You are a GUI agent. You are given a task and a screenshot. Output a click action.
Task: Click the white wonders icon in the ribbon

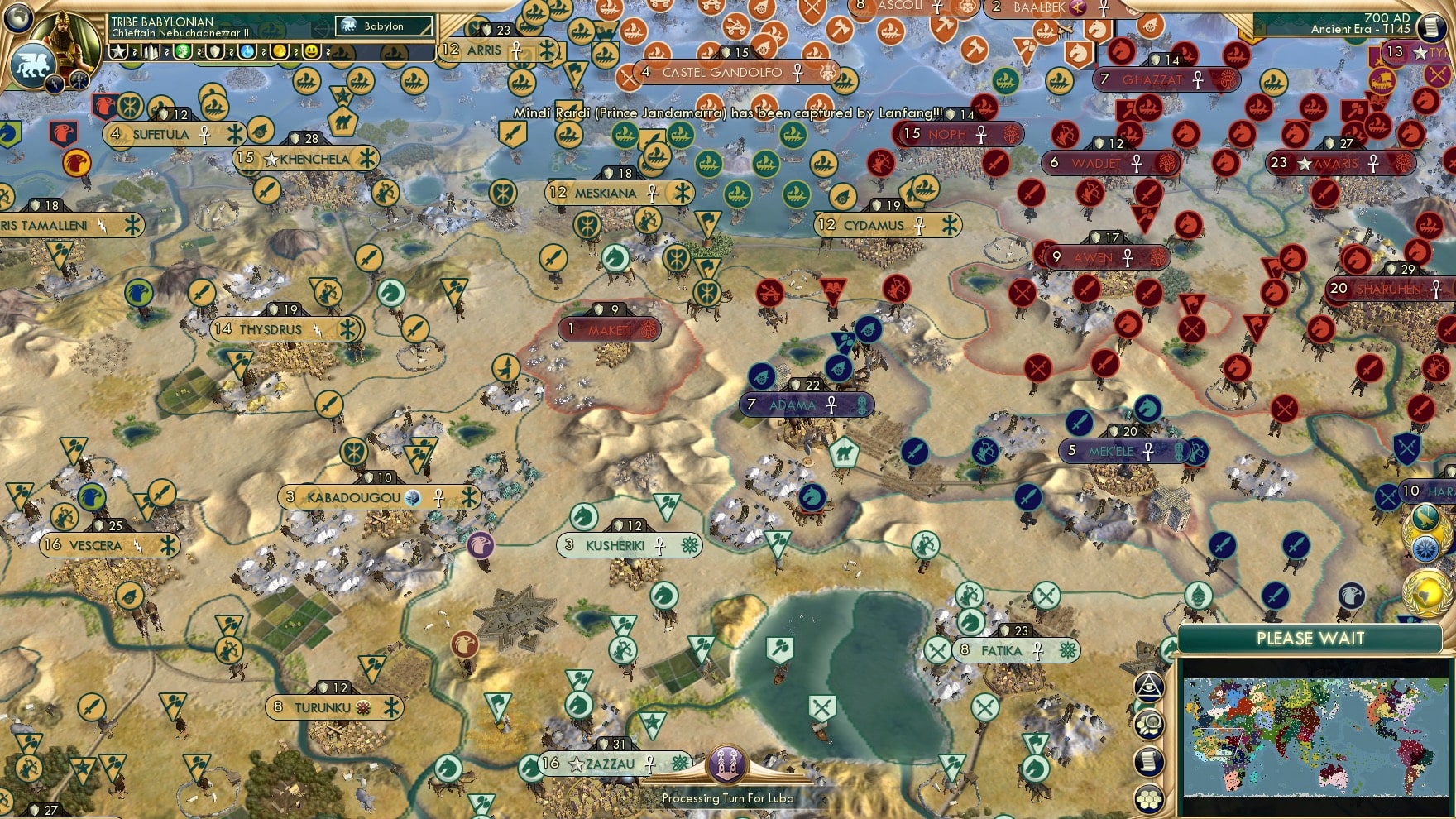point(151,53)
